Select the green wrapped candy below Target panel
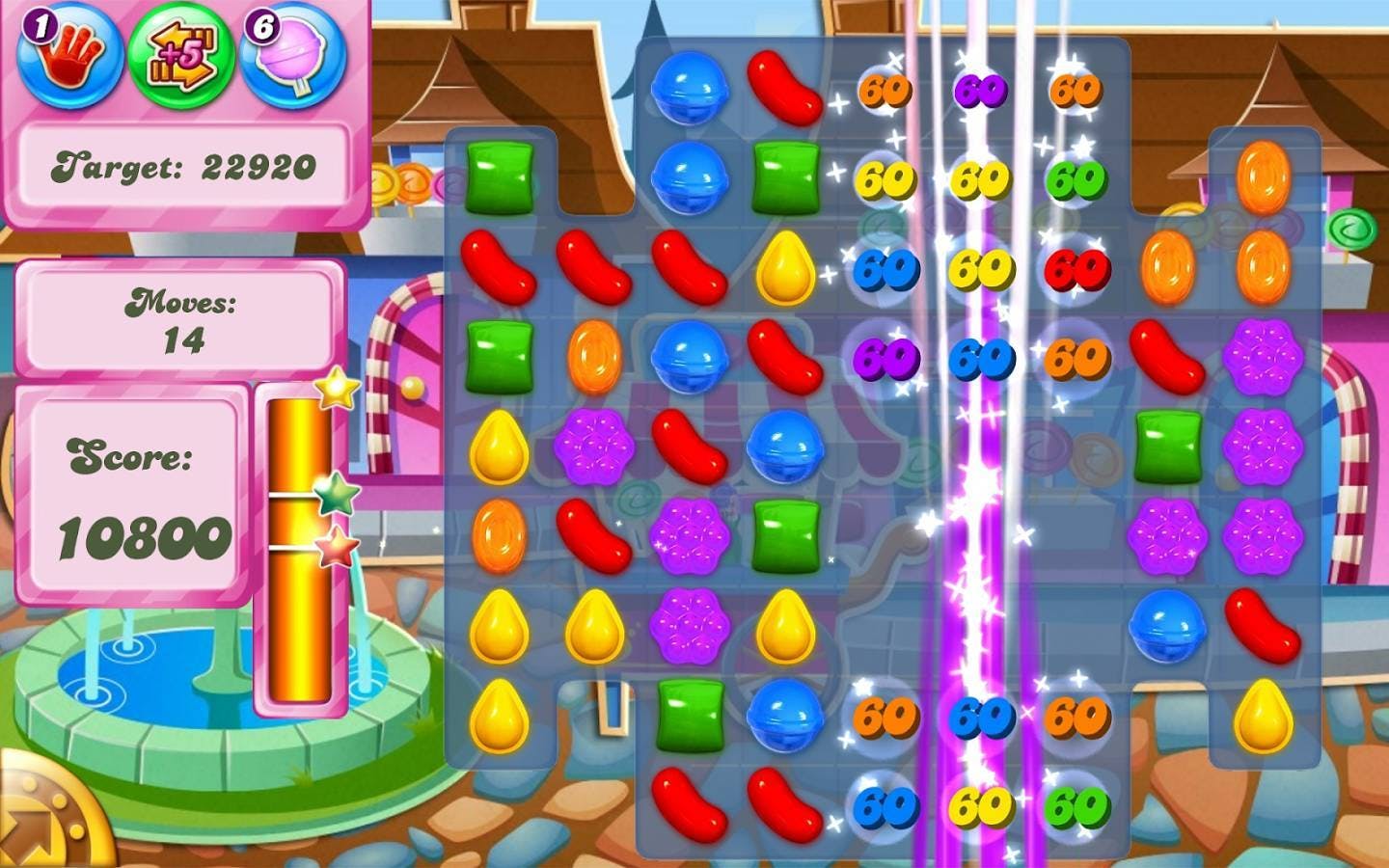This screenshot has width=1389, height=868. tap(499, 178)
